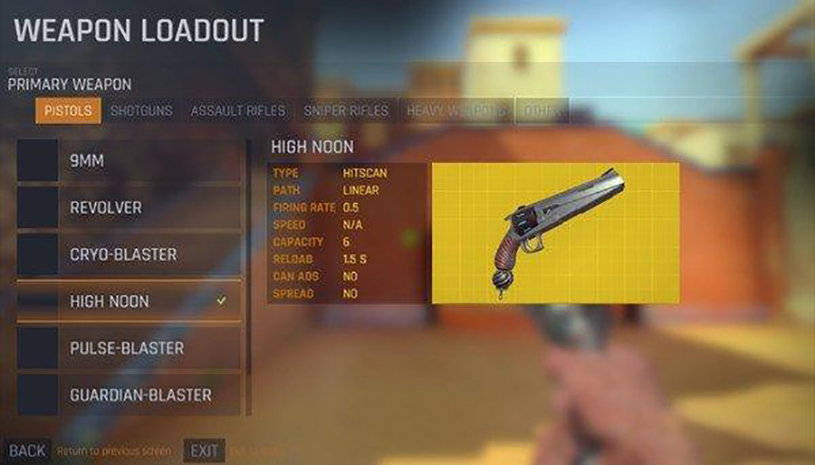Open the Other weapons tab
Screen dimensions: 815x465
[541, 111]
